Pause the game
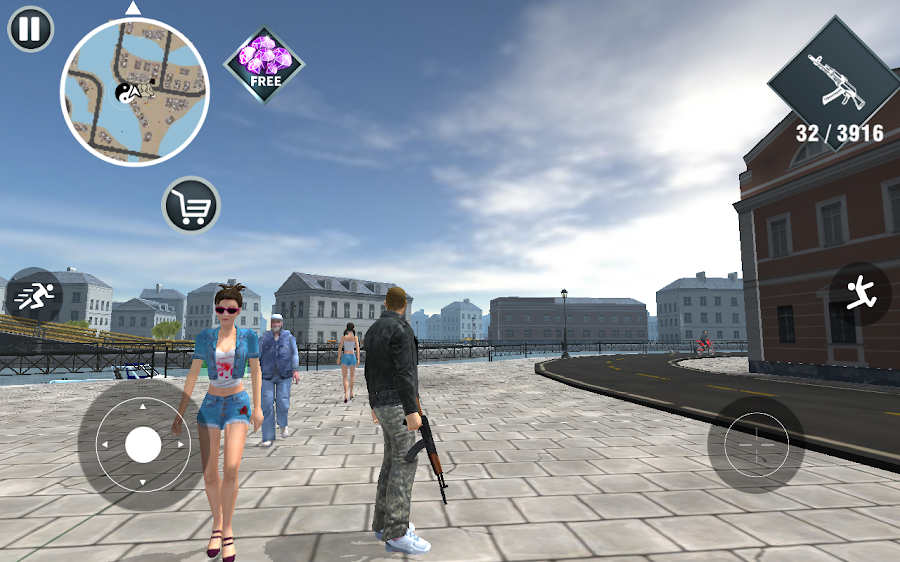The width and height of the screenshot is (900, 562). click(x=31, y=29)
